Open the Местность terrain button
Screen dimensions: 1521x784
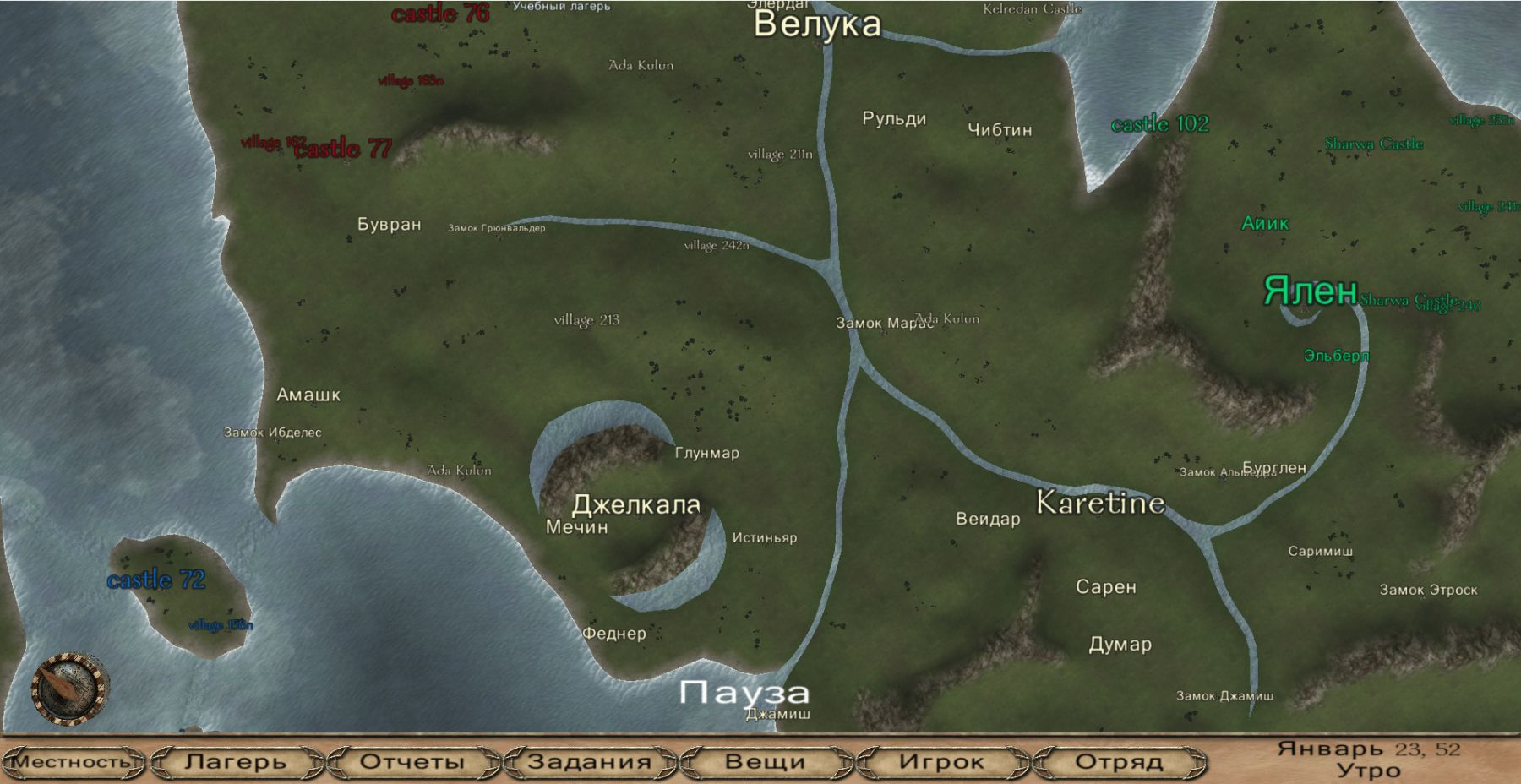73,761
